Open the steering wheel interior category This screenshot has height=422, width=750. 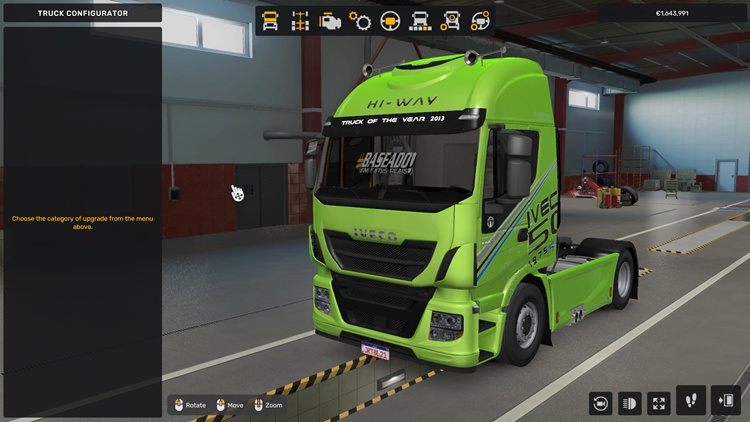pos(390,19)
